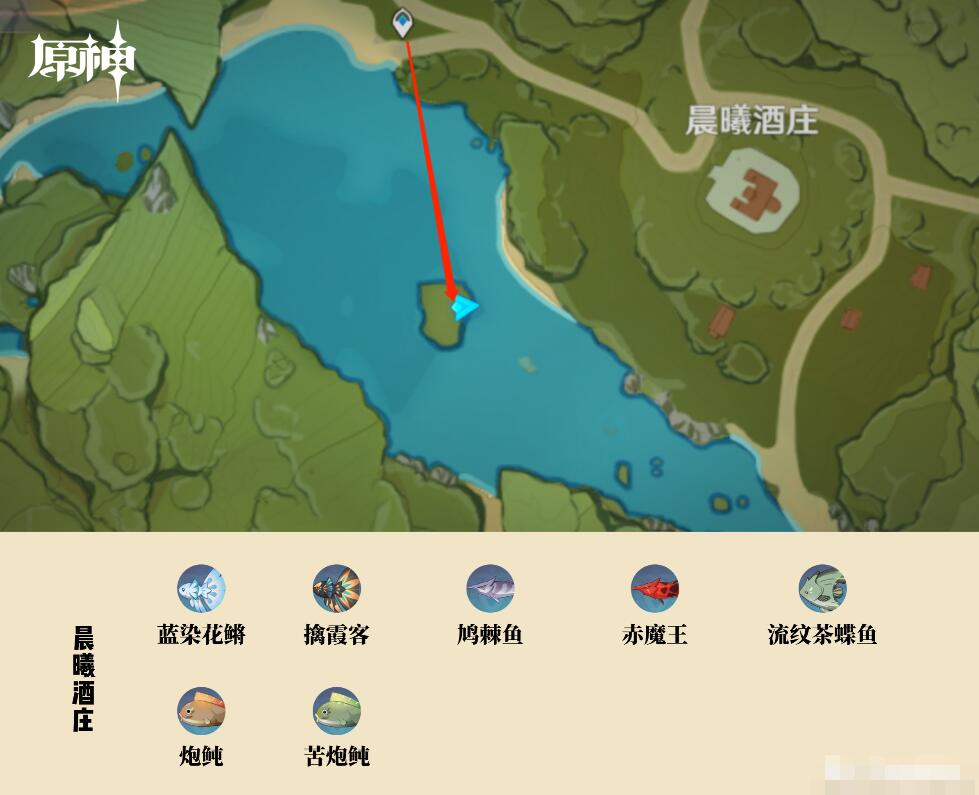The height and width of the screenshot is (795, 979).
Task: Select the red 赤魔王 fish icon
Action: coord(655,589)
